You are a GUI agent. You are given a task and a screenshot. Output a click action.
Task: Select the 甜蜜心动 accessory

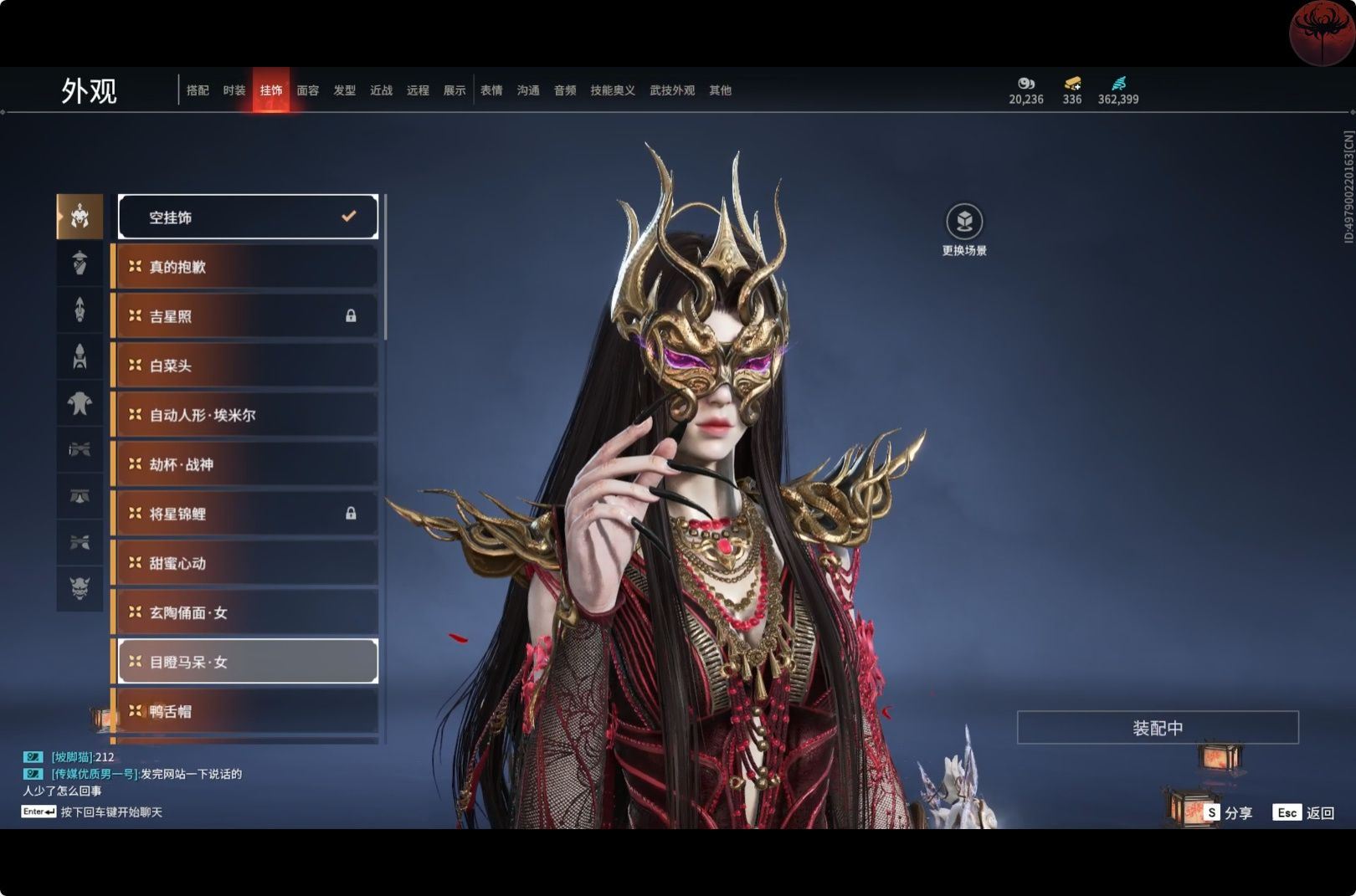tap(248, 563)
